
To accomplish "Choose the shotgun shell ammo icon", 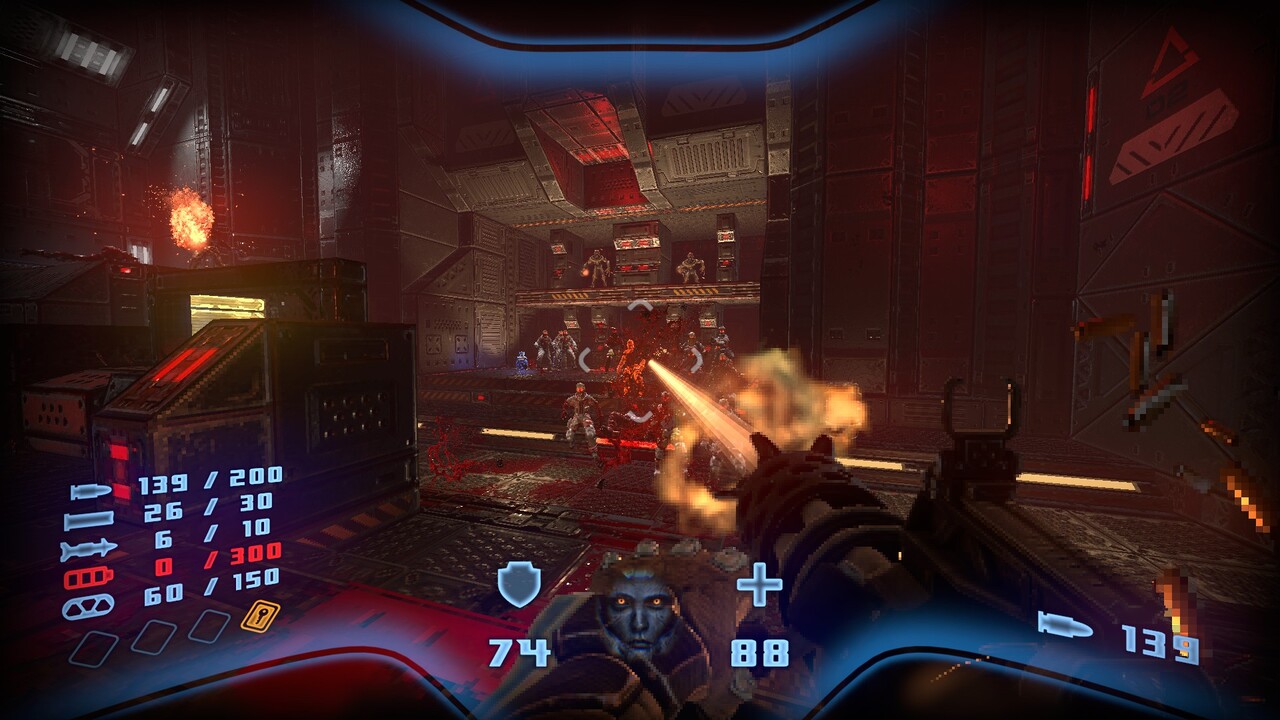I will (89, 520).
